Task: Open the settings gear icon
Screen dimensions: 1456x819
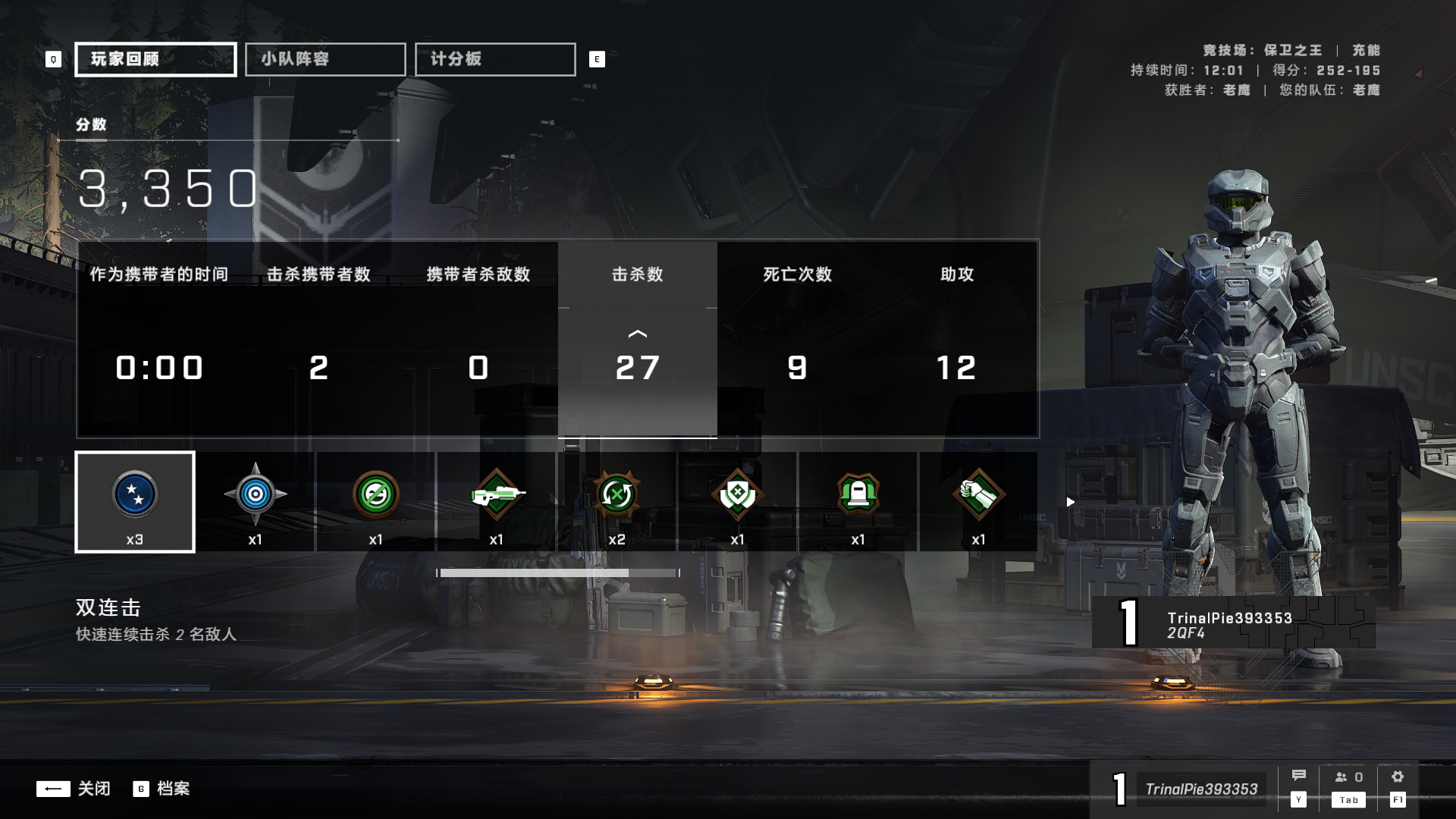Action: pos(1398,776)
